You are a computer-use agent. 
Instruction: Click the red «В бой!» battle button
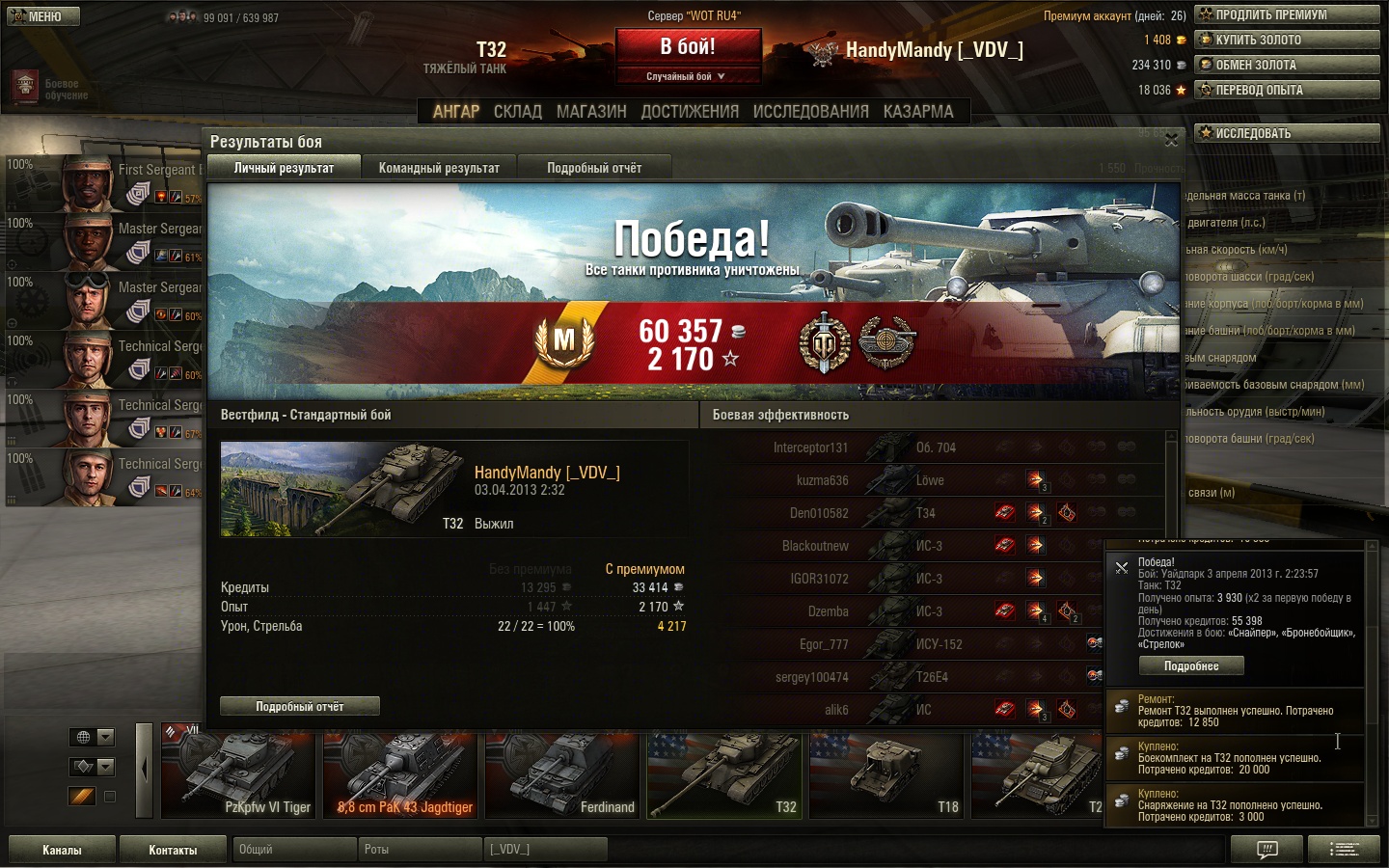(x=688, y=47)
